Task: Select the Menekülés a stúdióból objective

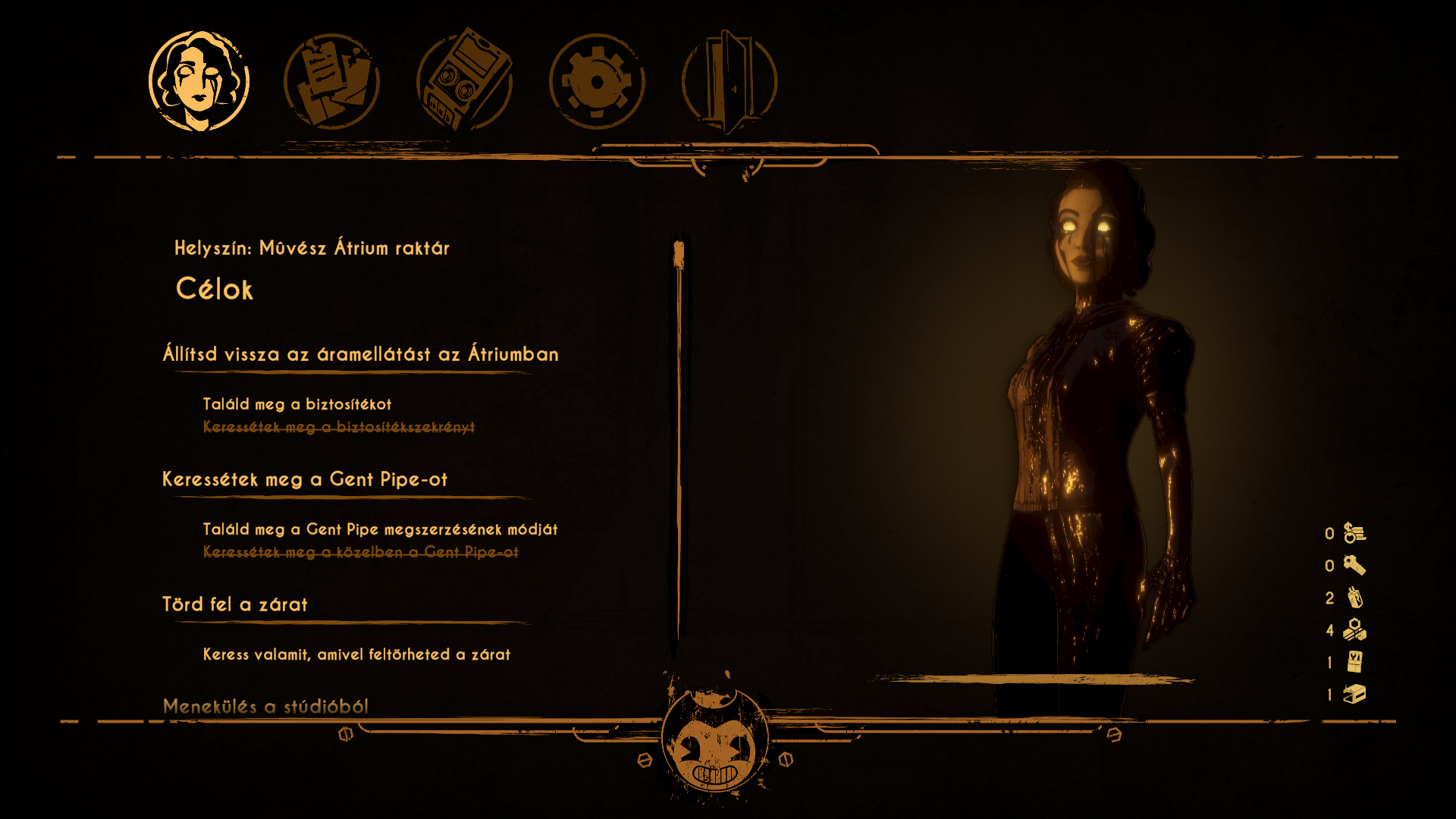Action: coord(265,706)
